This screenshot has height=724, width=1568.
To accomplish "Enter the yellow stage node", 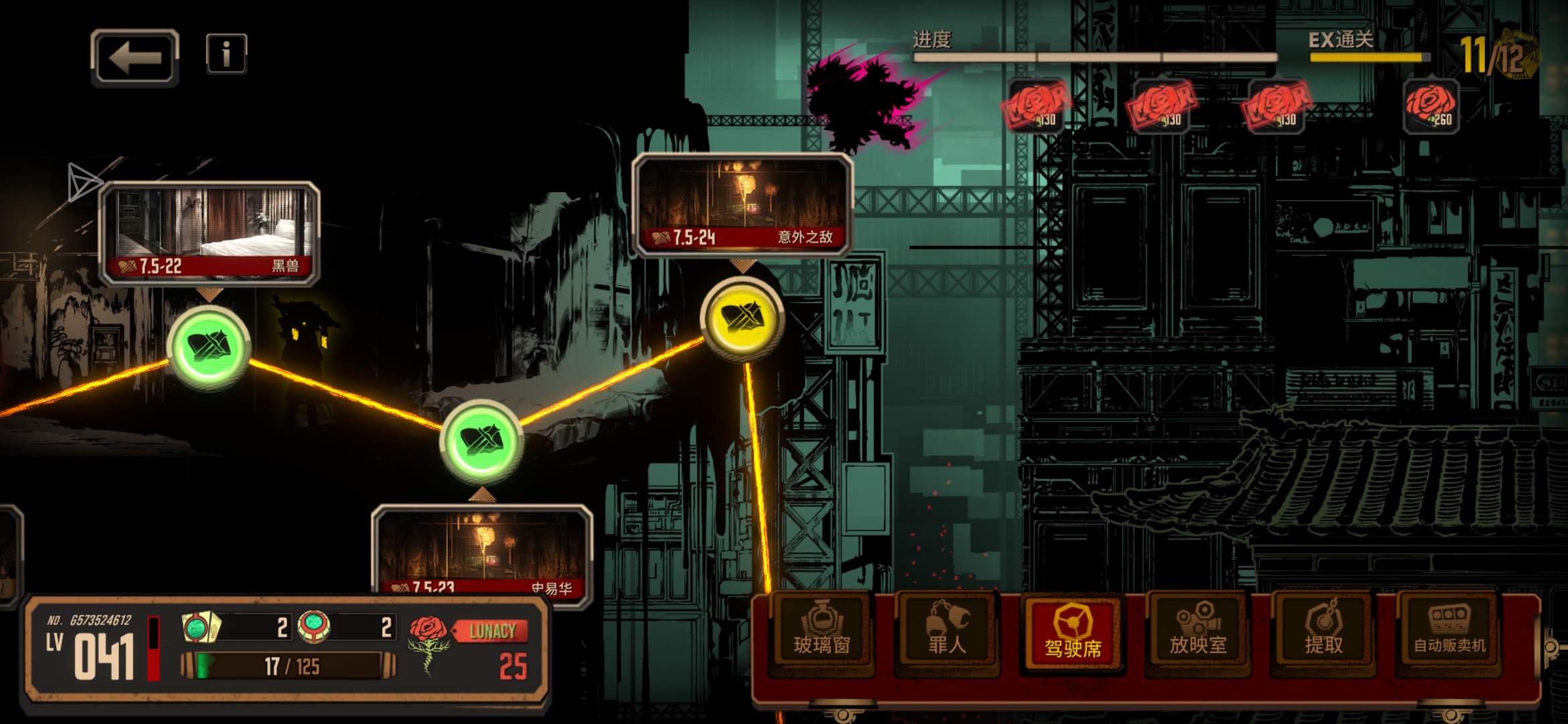I will pos(742,318).
